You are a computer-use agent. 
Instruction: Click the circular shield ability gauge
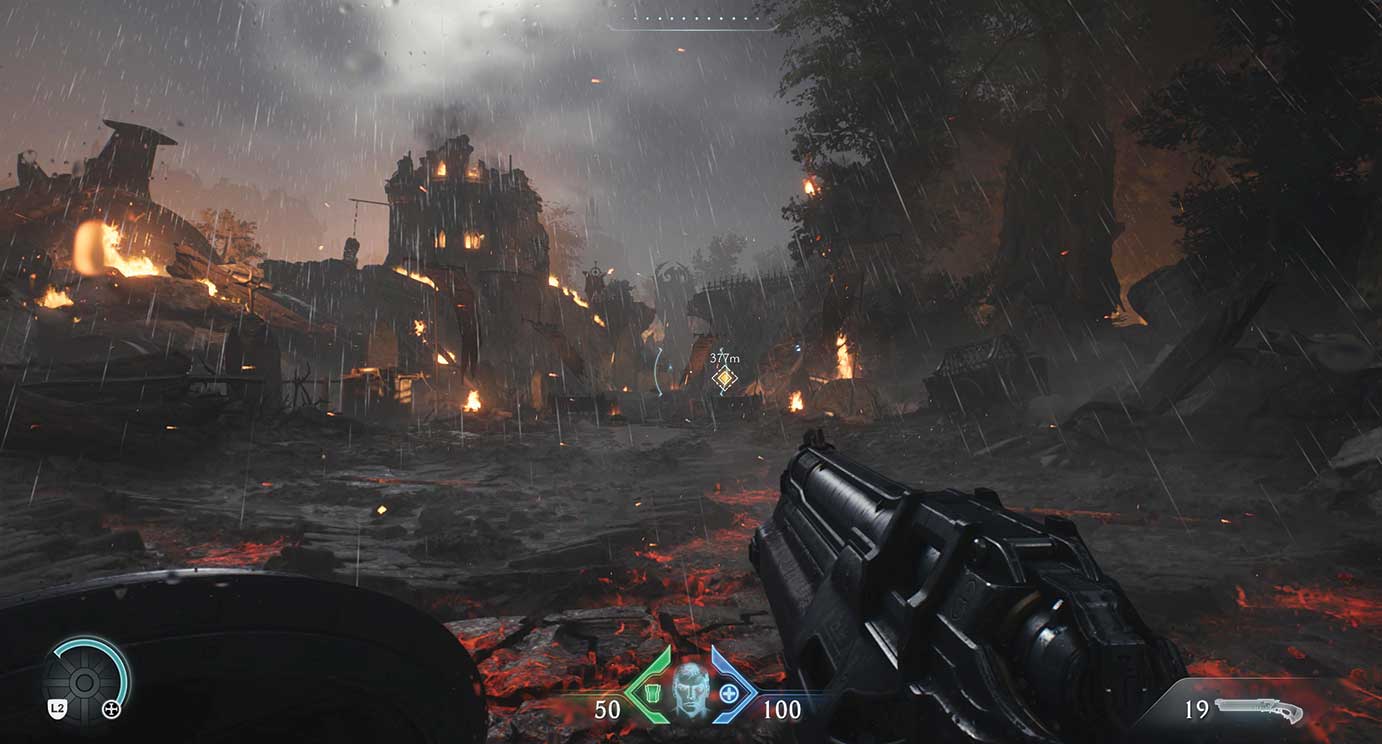click(x=84, y=682)
